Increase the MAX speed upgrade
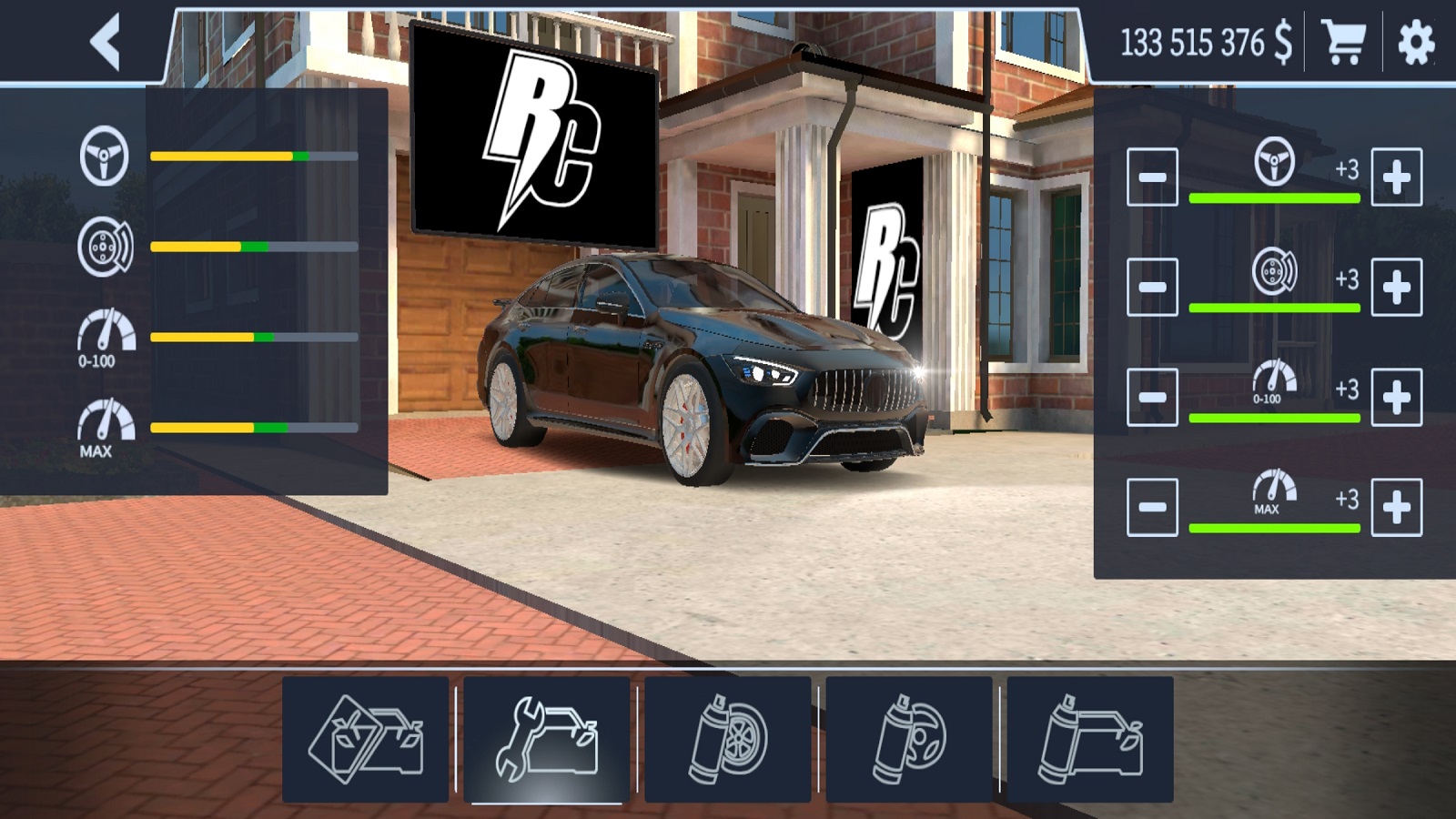 (x=1396, y=507)
